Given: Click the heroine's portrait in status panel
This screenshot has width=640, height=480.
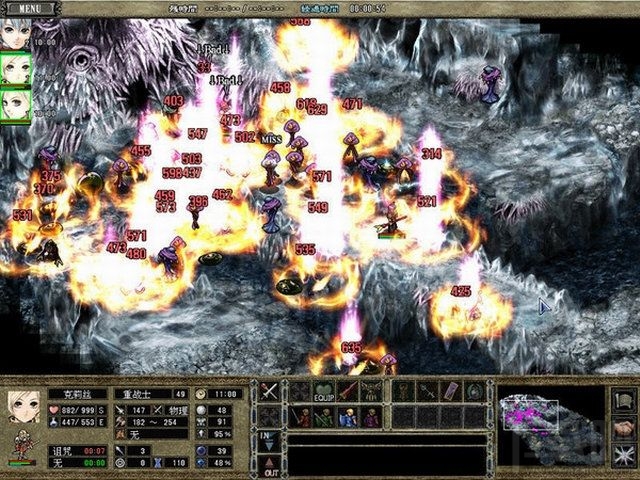Looking at the screenshot, I should coord(22,407).
